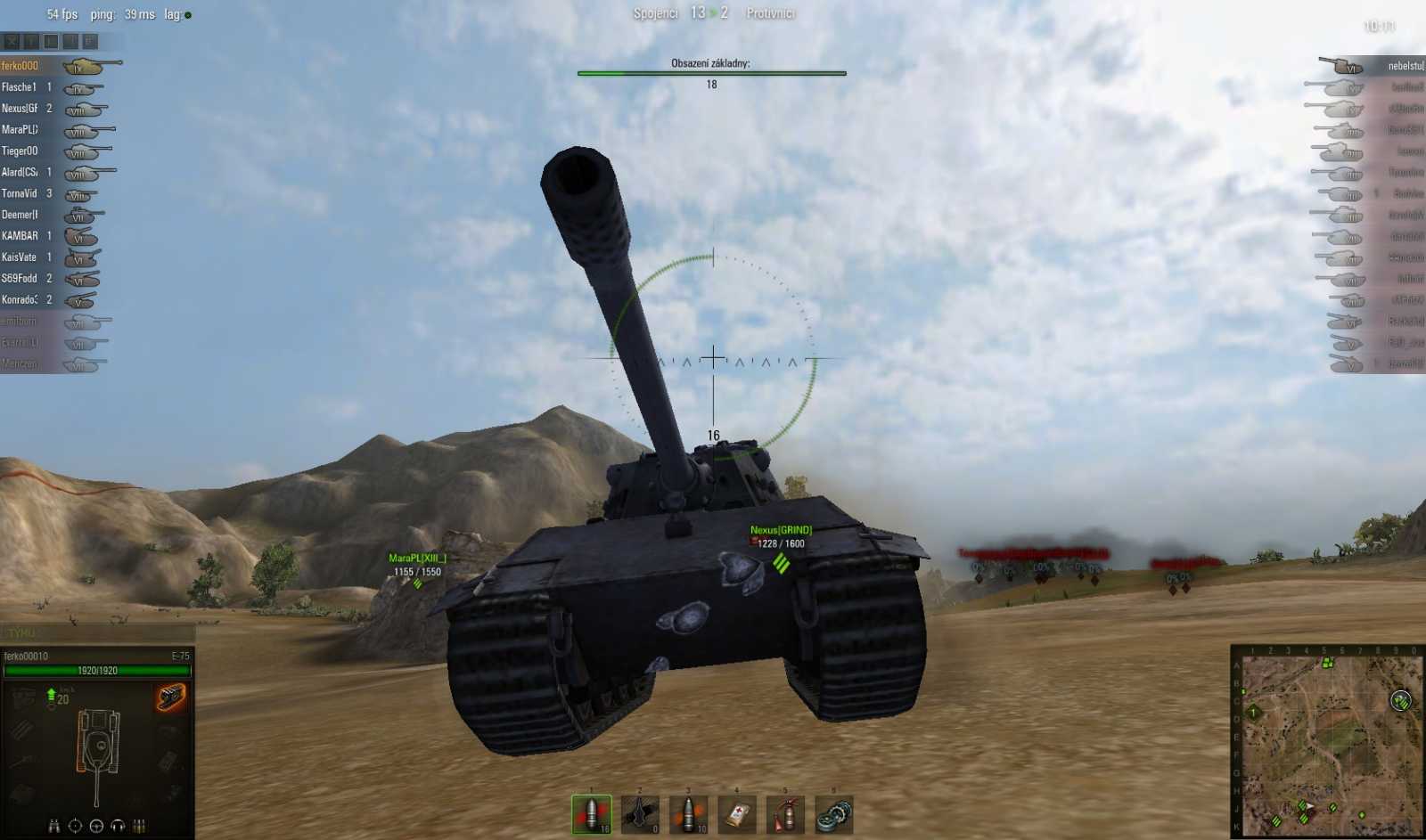This screenshot has width=1426, height=840.
Task: Use the repair kit in slot 6
Action: click(x=832, y=813)
